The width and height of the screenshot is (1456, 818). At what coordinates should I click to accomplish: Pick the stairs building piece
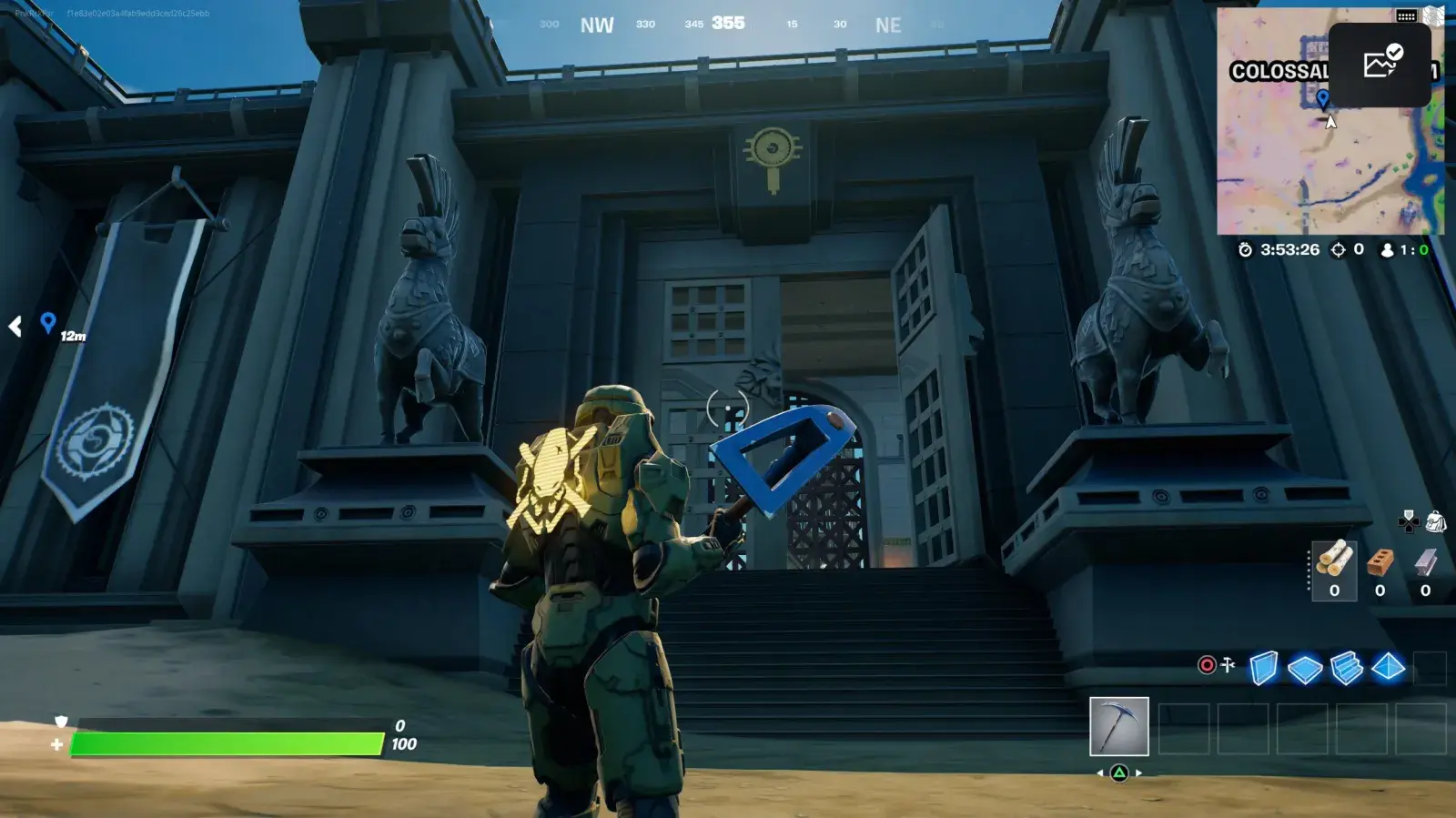click(1346, 668)
